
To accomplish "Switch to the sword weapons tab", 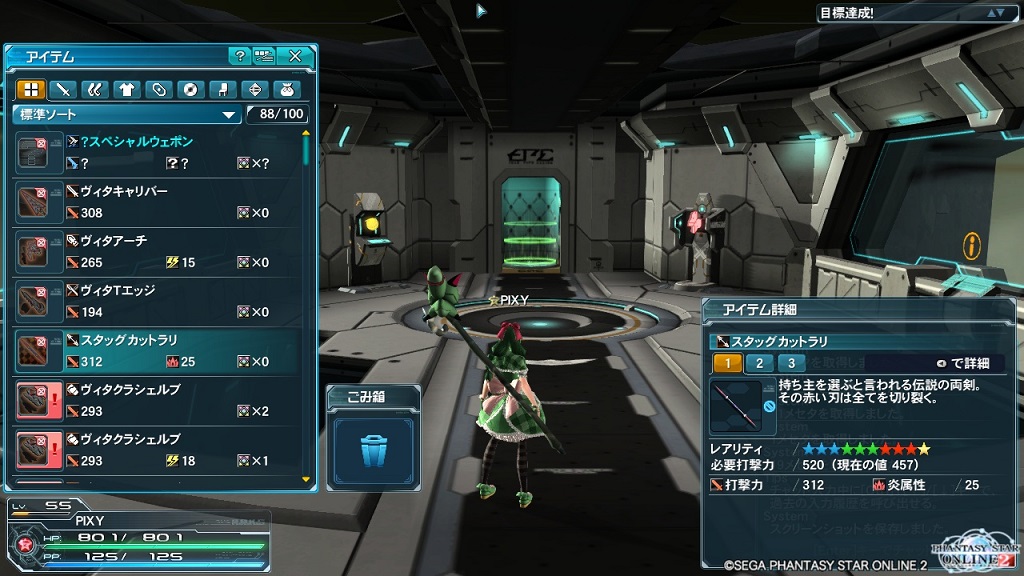I will click(x=62, y=90).
